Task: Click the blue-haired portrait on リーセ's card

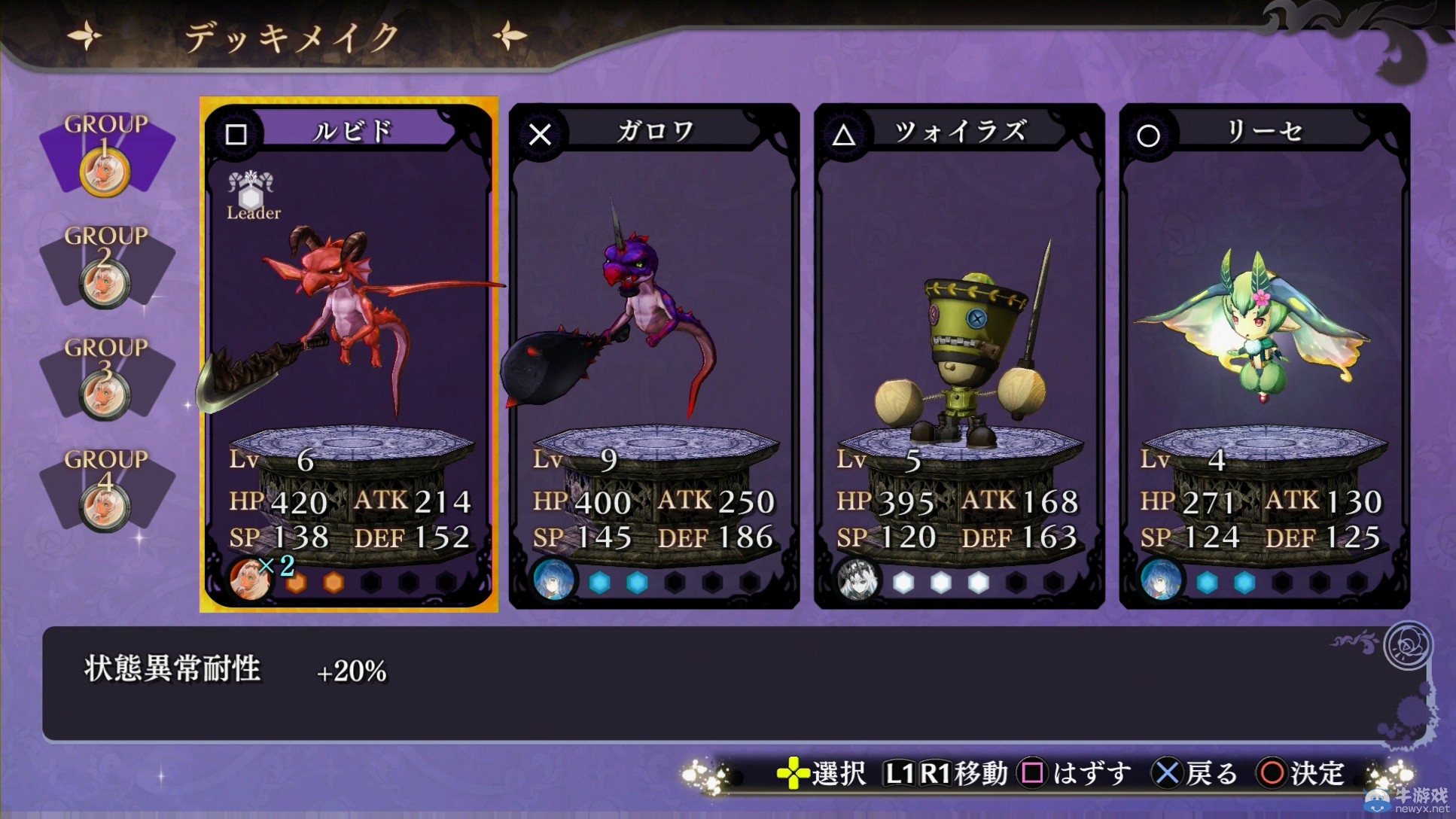Action: pyautogui.click(x=1161, y=580)
